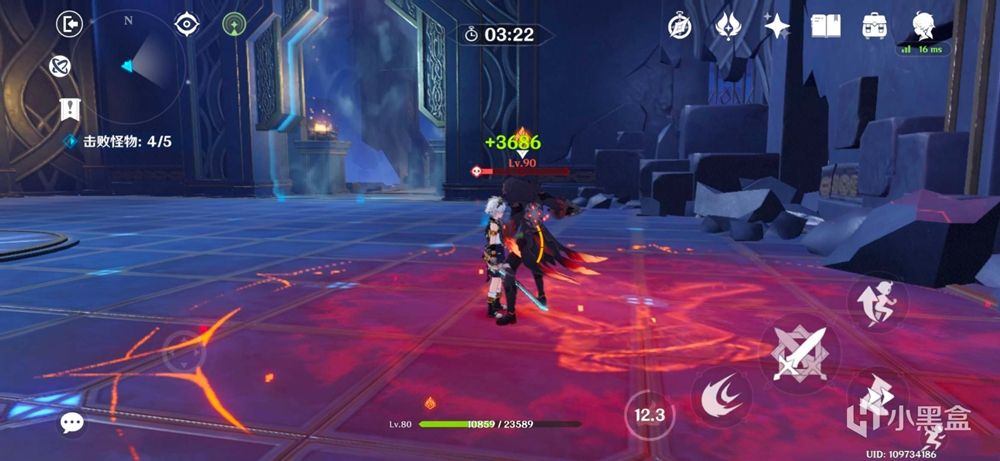Open the backpack inventory

coord(875,27)
